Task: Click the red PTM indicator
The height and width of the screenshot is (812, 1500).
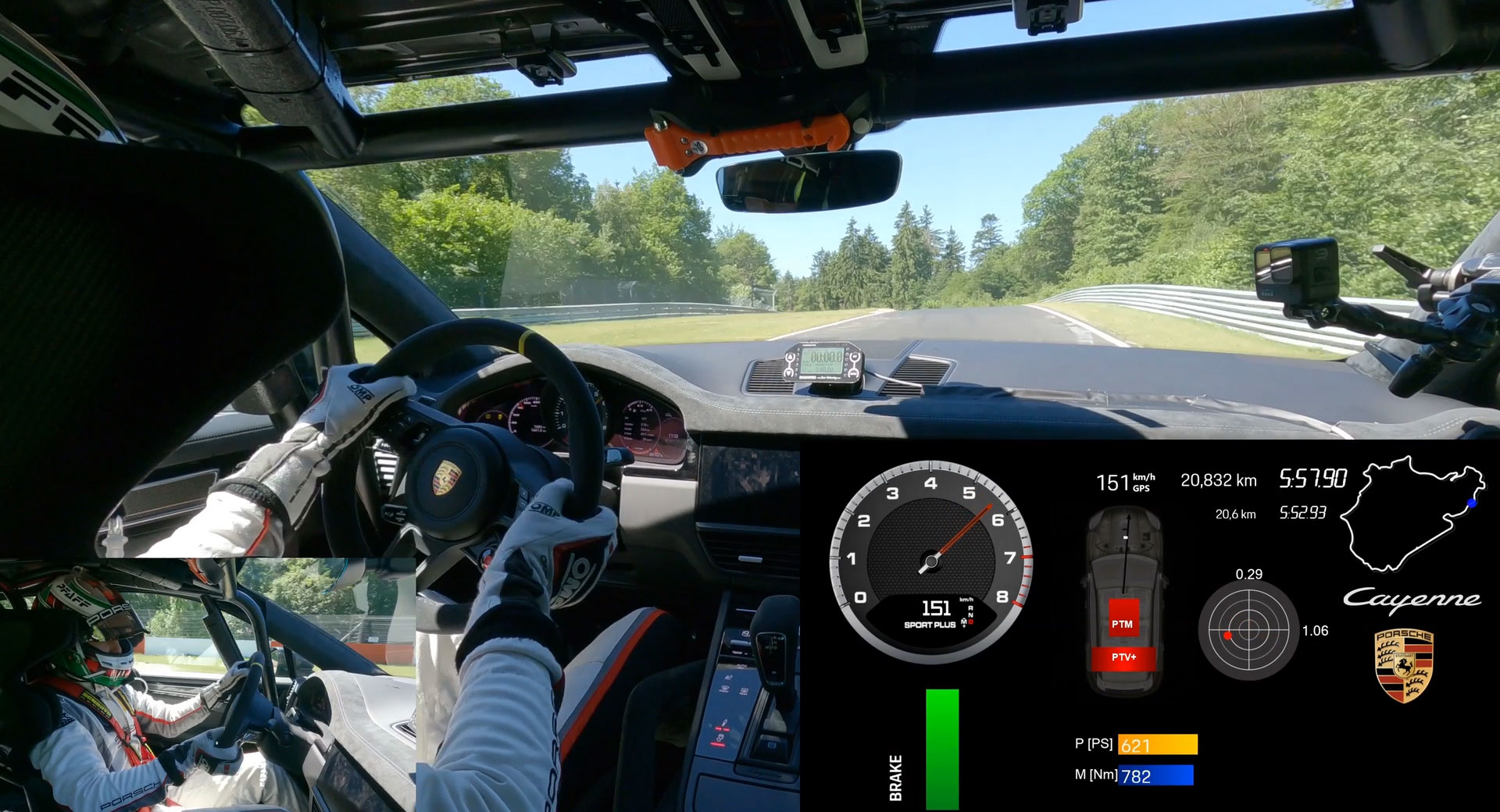Action: [x=1123, y=623]
